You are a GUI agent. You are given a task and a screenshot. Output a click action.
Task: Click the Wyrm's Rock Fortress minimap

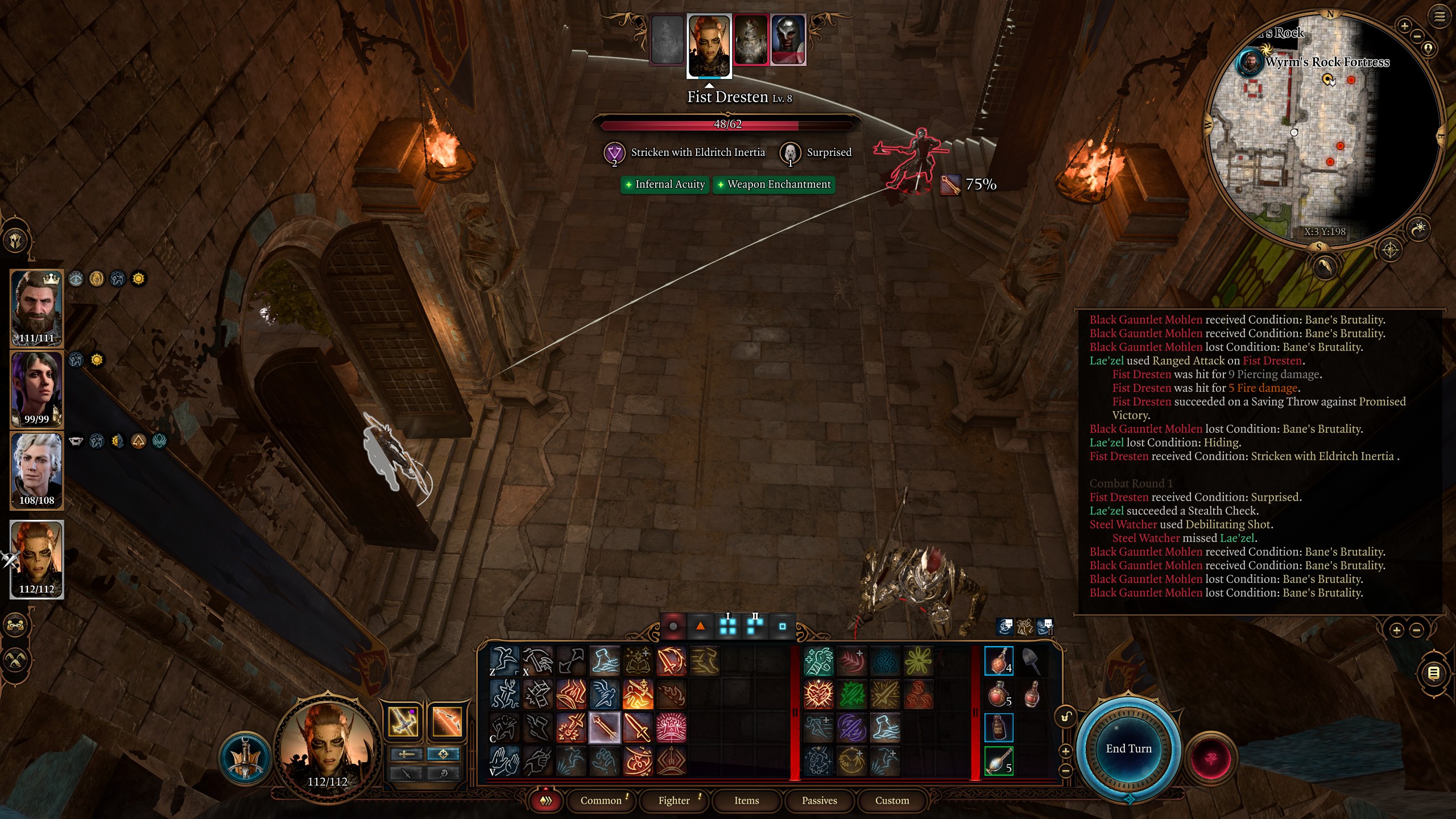[1325, 131]
